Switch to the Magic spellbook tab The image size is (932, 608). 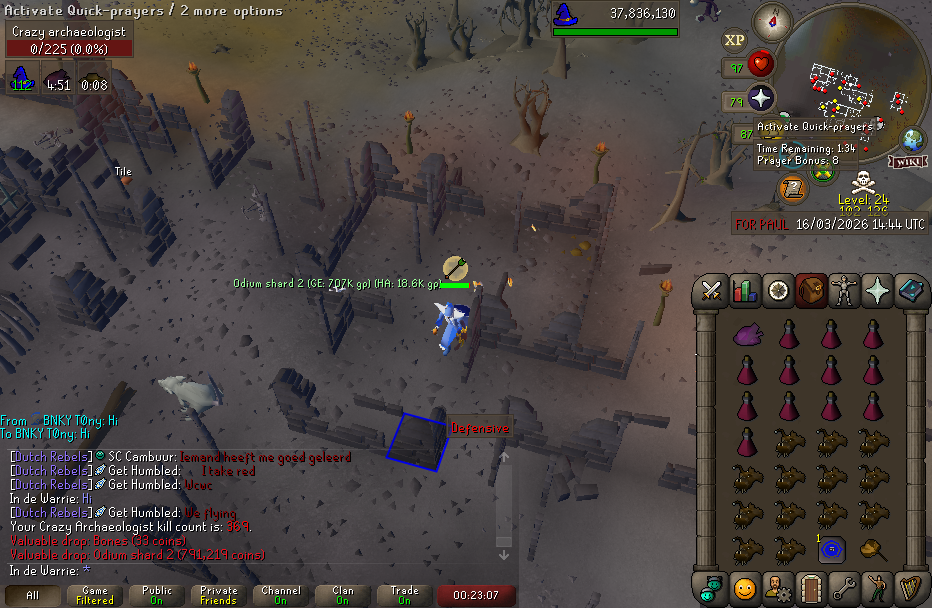[911, 291]
